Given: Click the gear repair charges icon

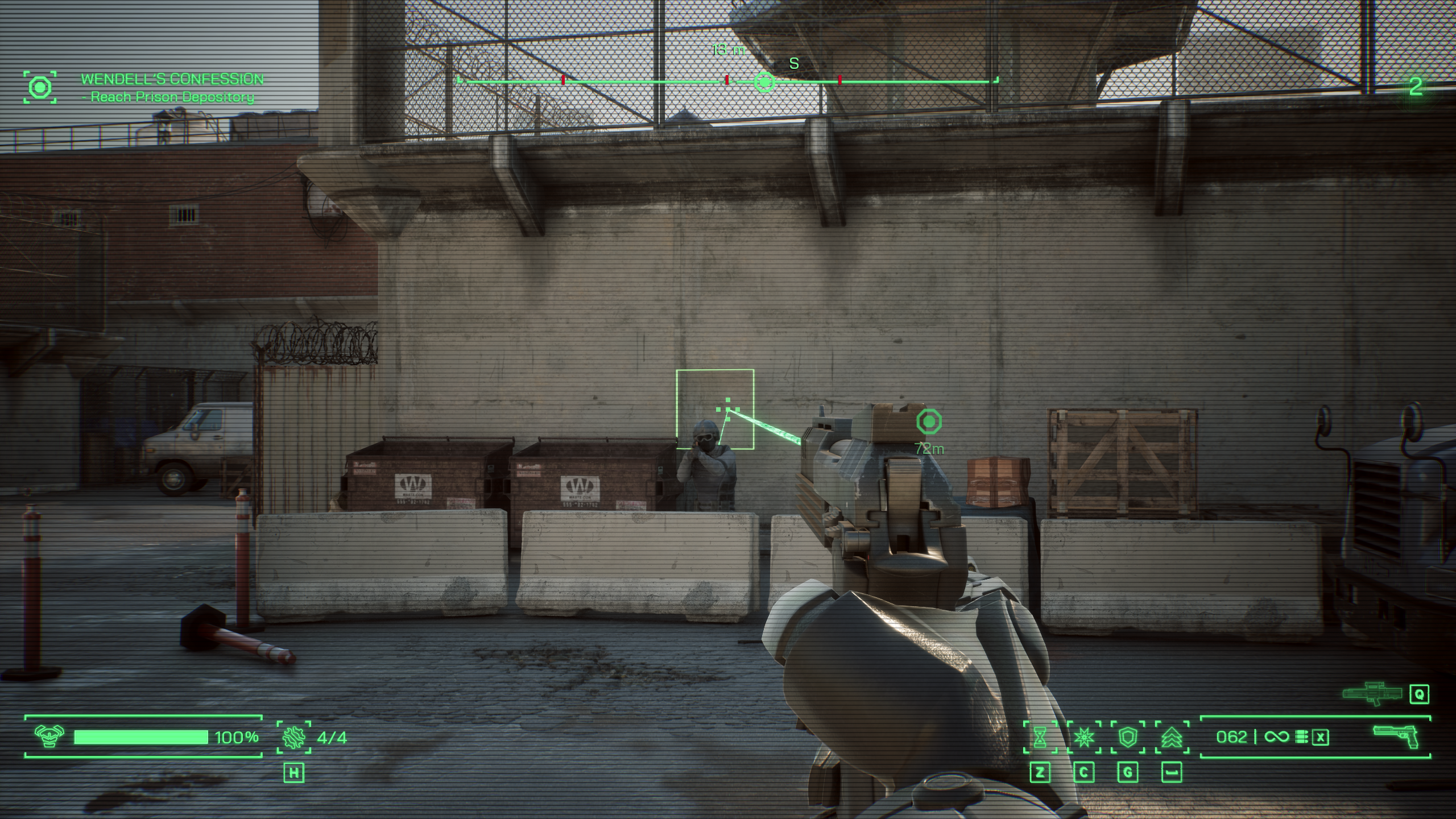Looking at the screenshot, I should (294, 737).
